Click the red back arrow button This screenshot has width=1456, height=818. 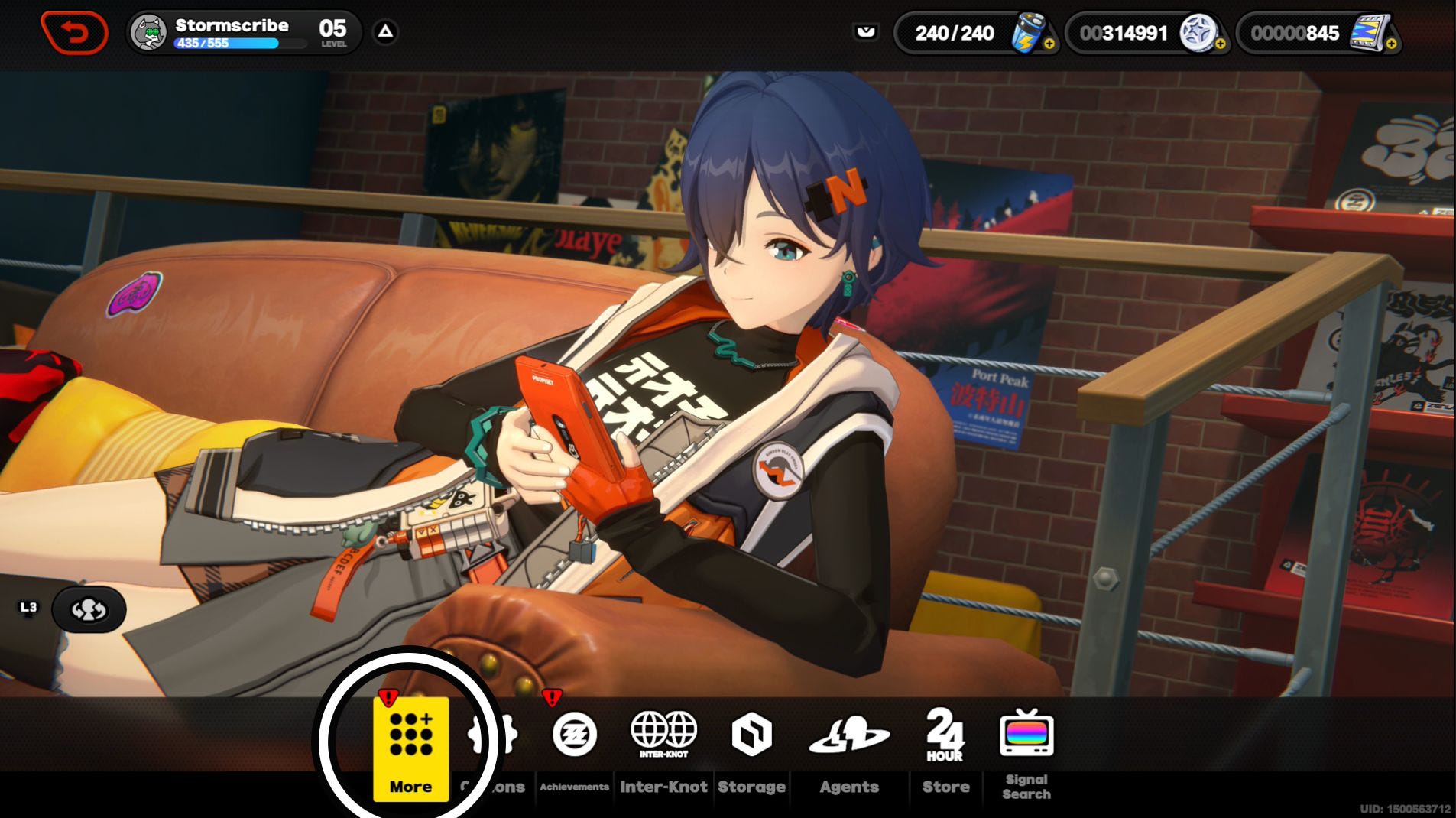coord(74,33)
